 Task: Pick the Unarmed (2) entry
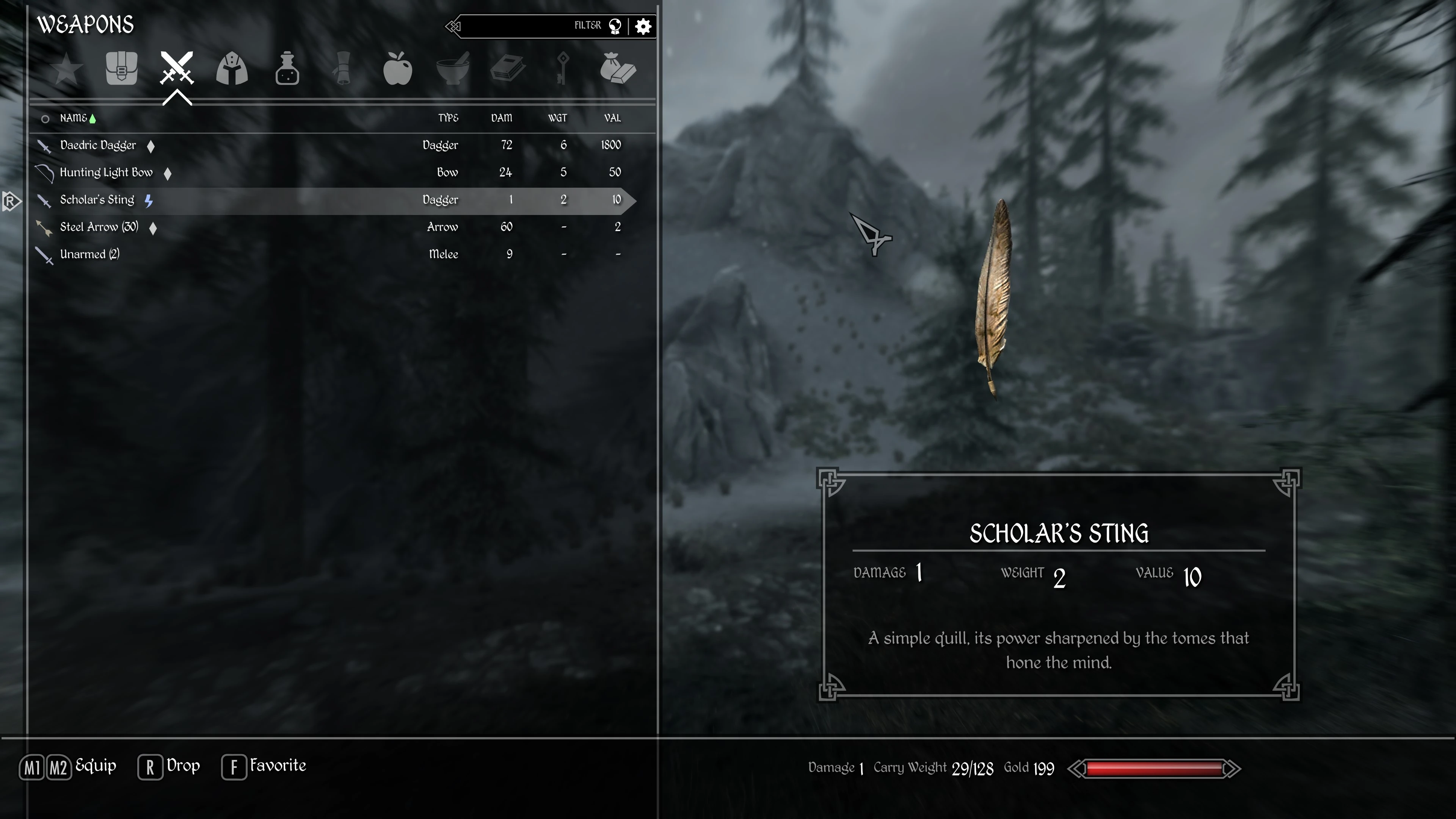pyautogui.click(x=90, y=254)
